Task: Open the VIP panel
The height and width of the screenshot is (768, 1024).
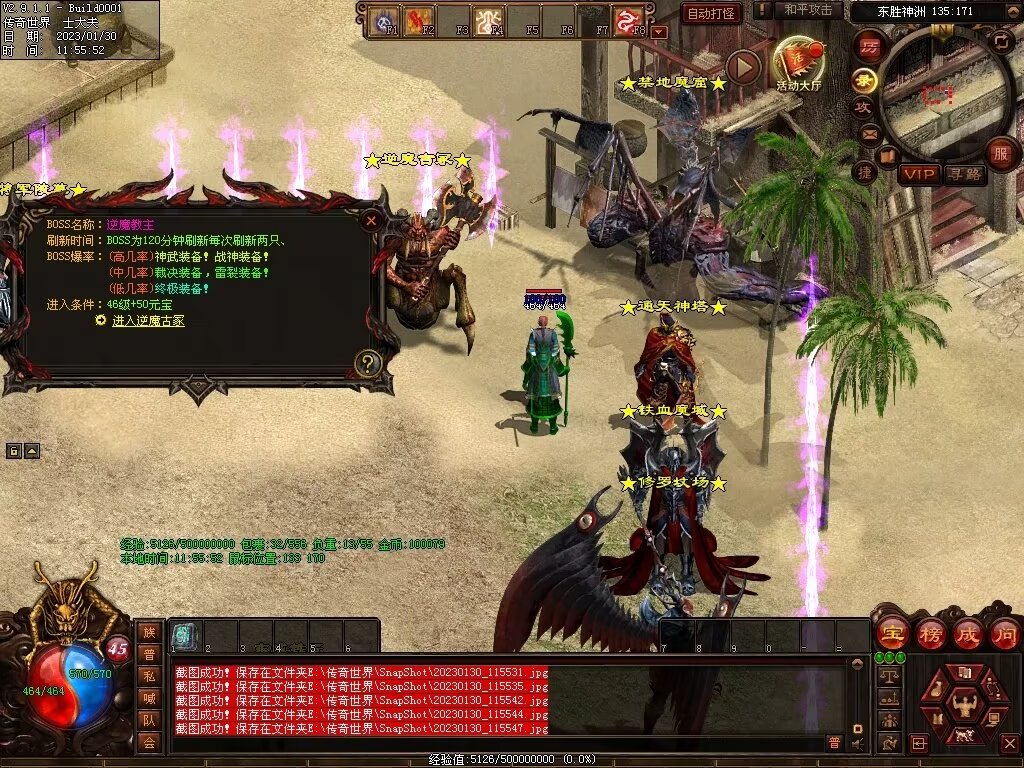Action: 917,174
